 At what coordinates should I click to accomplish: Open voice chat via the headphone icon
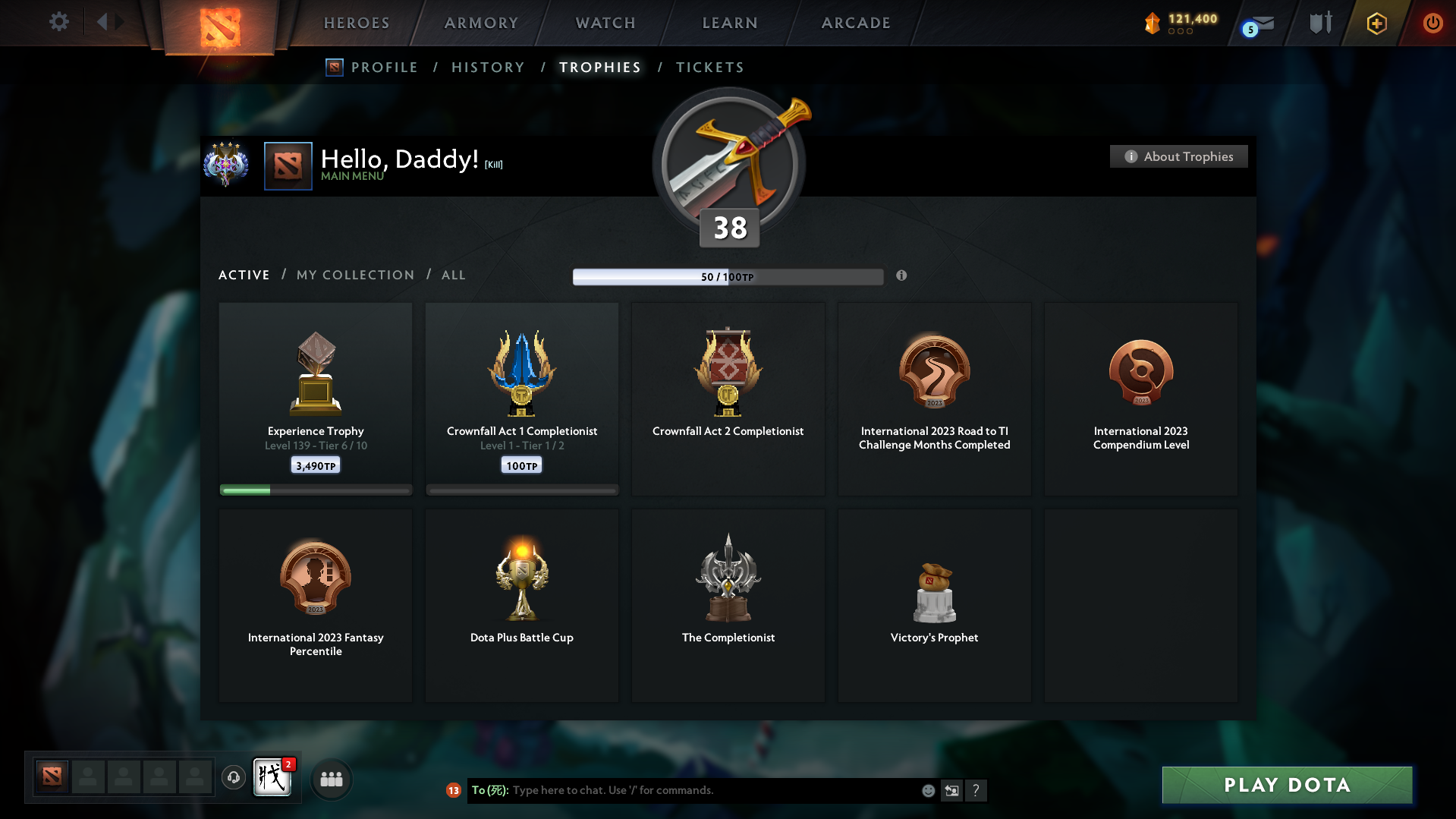(x=233, y=779)
